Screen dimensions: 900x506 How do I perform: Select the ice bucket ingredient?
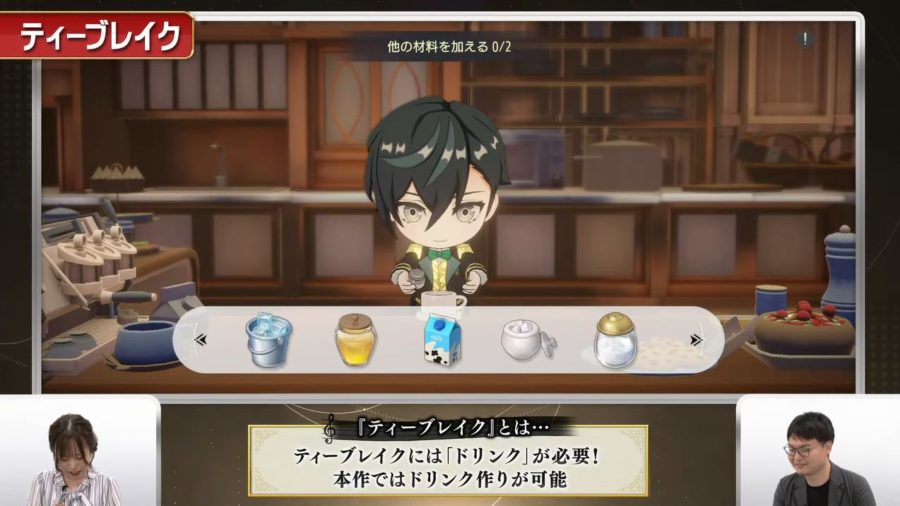268,340
